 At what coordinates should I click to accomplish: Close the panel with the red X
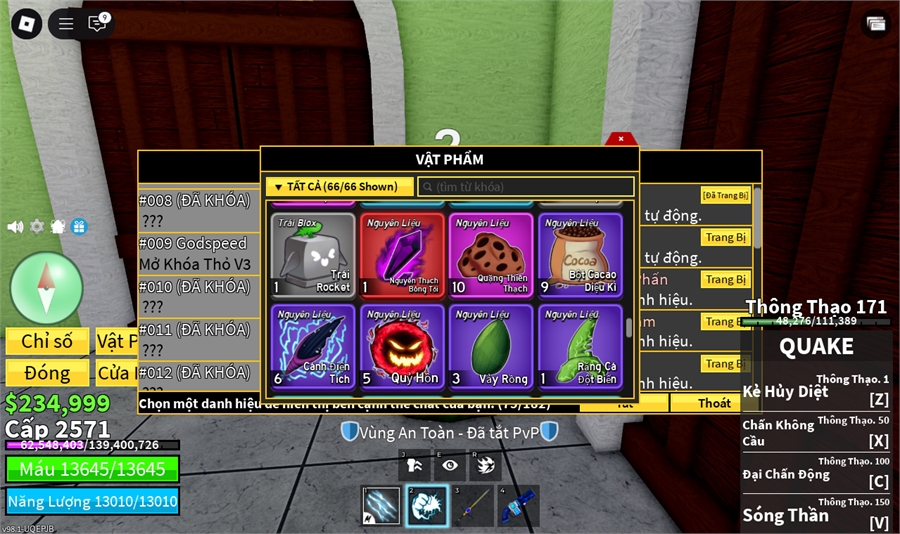point(621,139)
